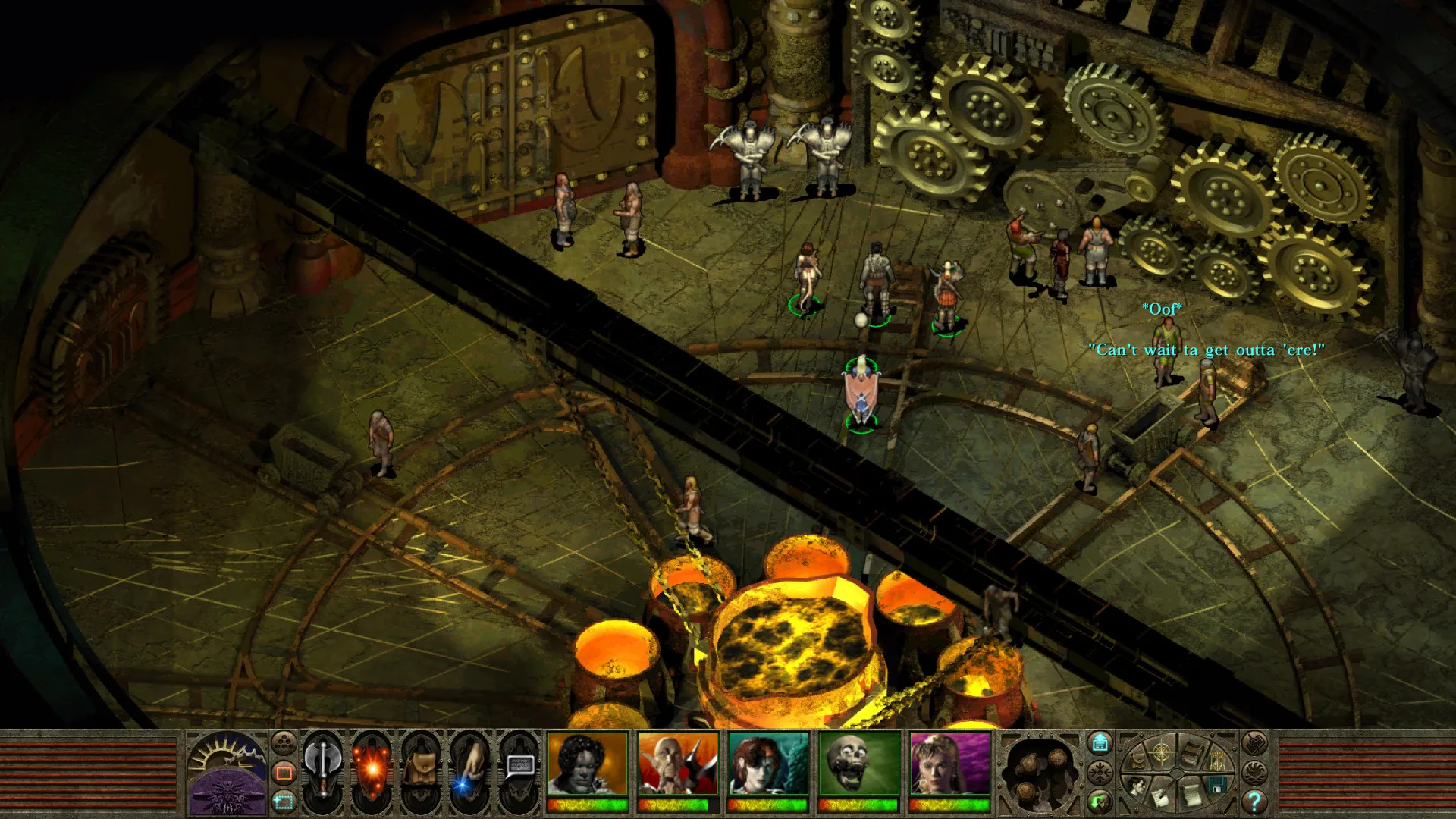Activate the glowing special ability icon

372,768
